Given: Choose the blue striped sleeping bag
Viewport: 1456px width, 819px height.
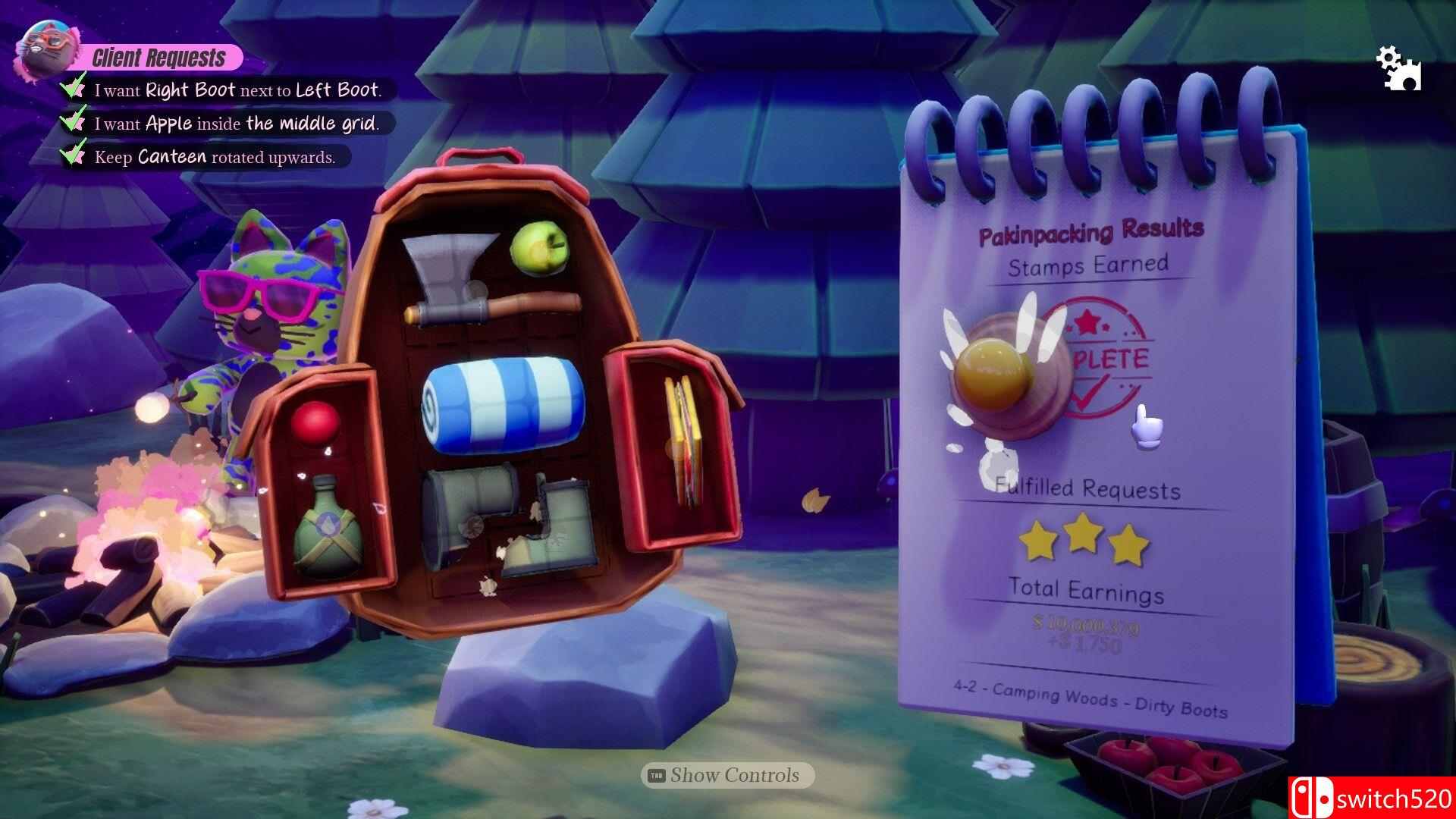Looking at the screenshot, I should pos(502,406).
